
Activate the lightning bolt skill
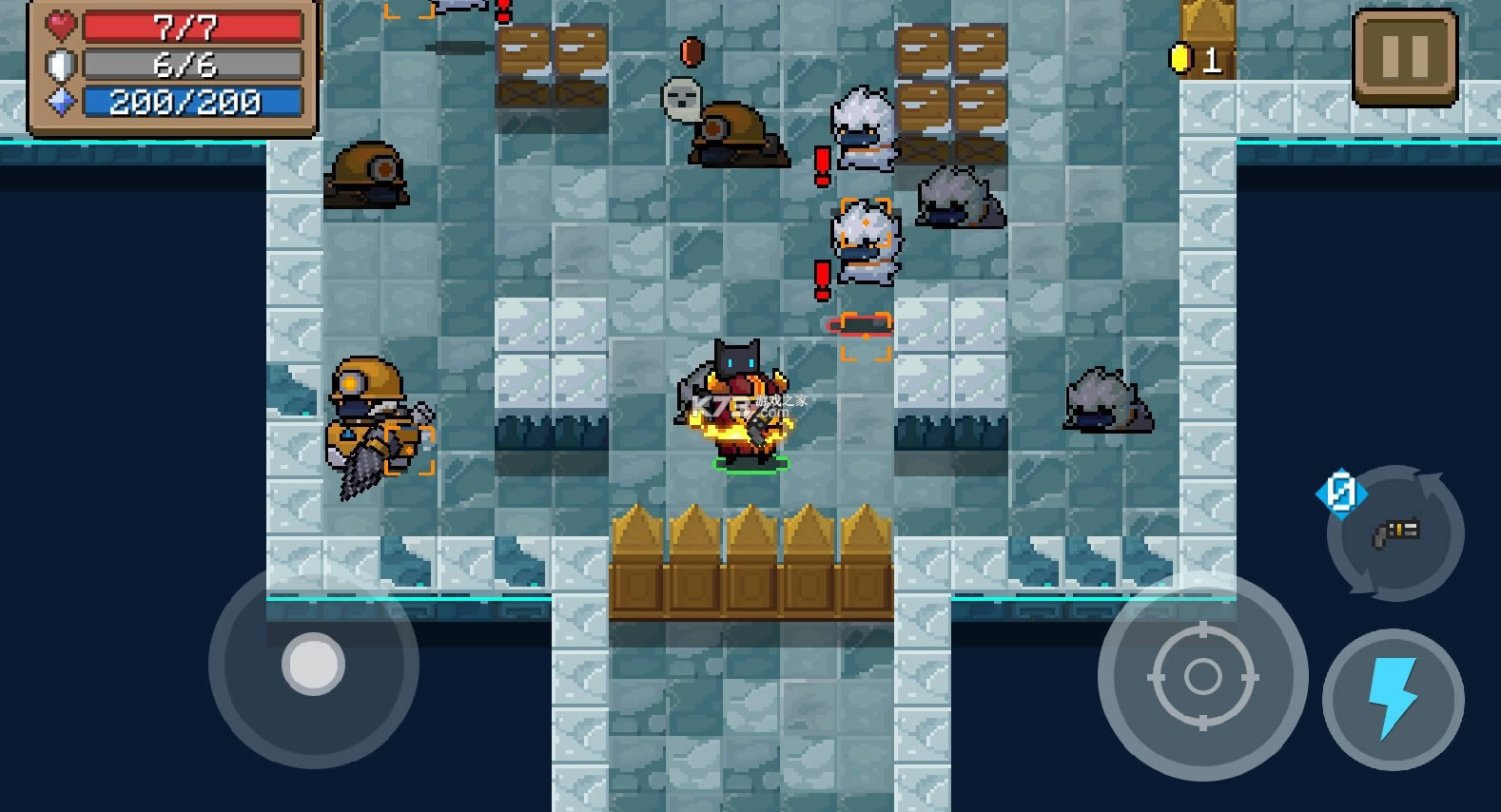[x=1393, y=699]
